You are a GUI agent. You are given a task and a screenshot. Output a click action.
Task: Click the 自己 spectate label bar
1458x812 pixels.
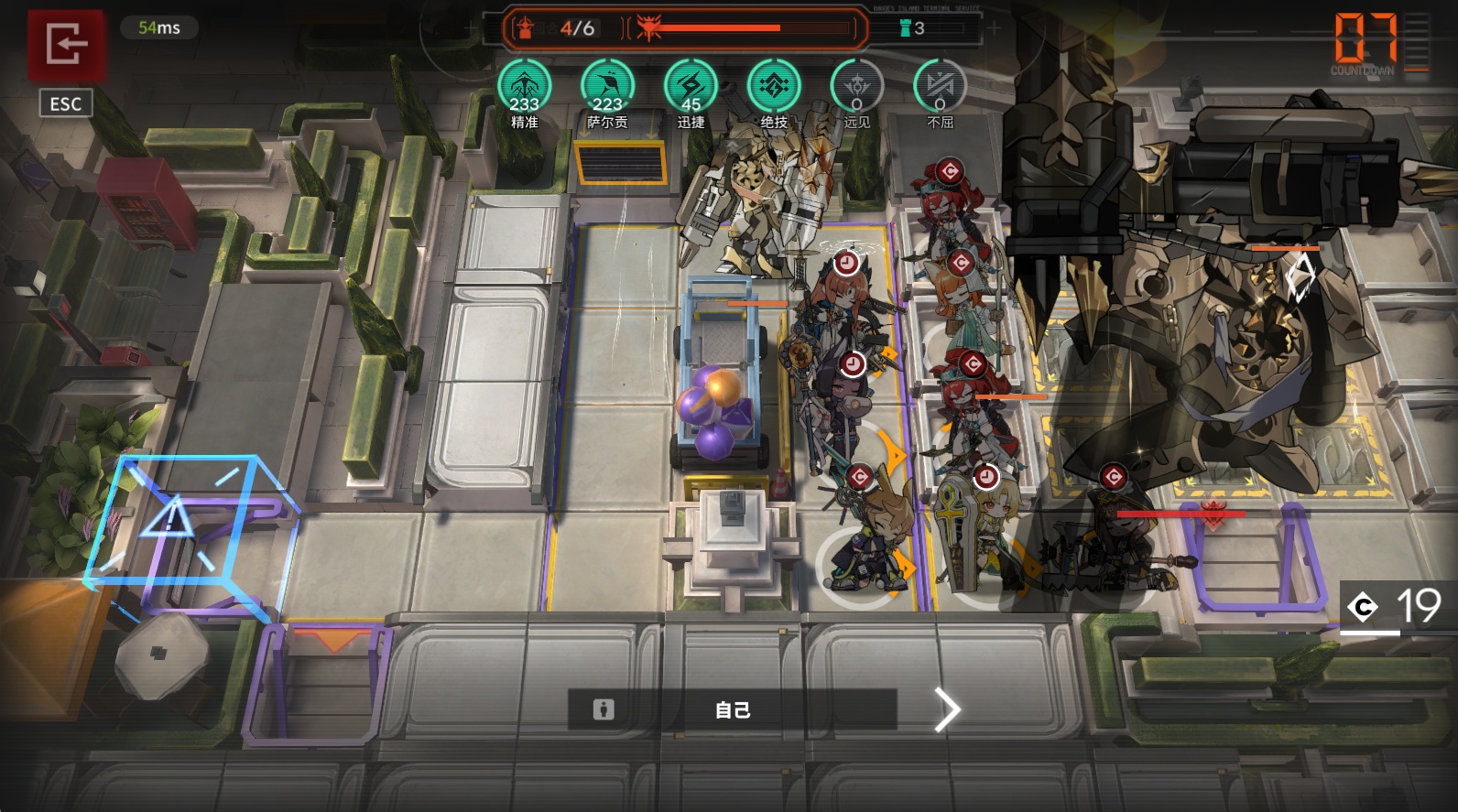[733, 709]
